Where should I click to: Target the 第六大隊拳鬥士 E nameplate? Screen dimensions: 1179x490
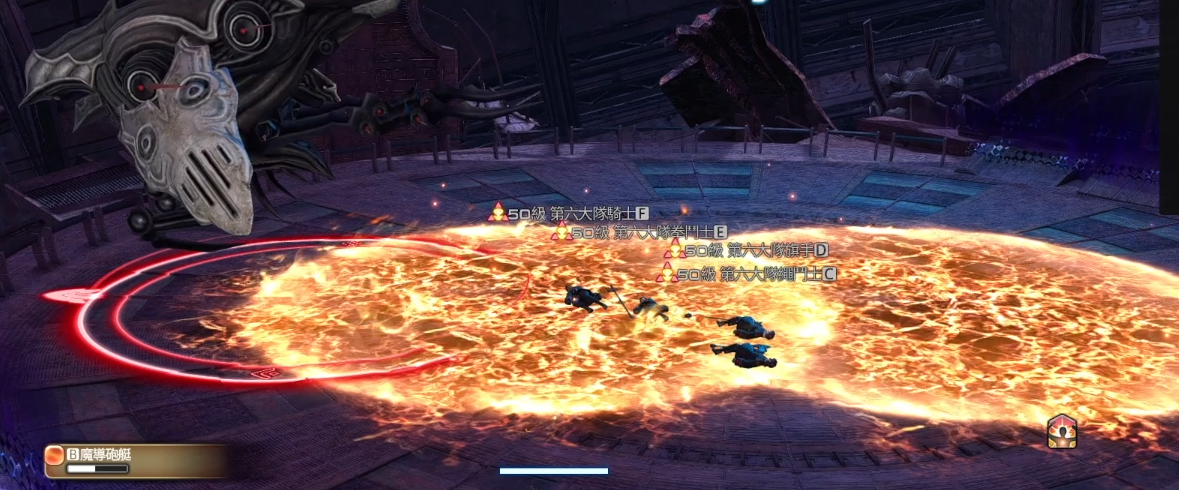[640, 232]
